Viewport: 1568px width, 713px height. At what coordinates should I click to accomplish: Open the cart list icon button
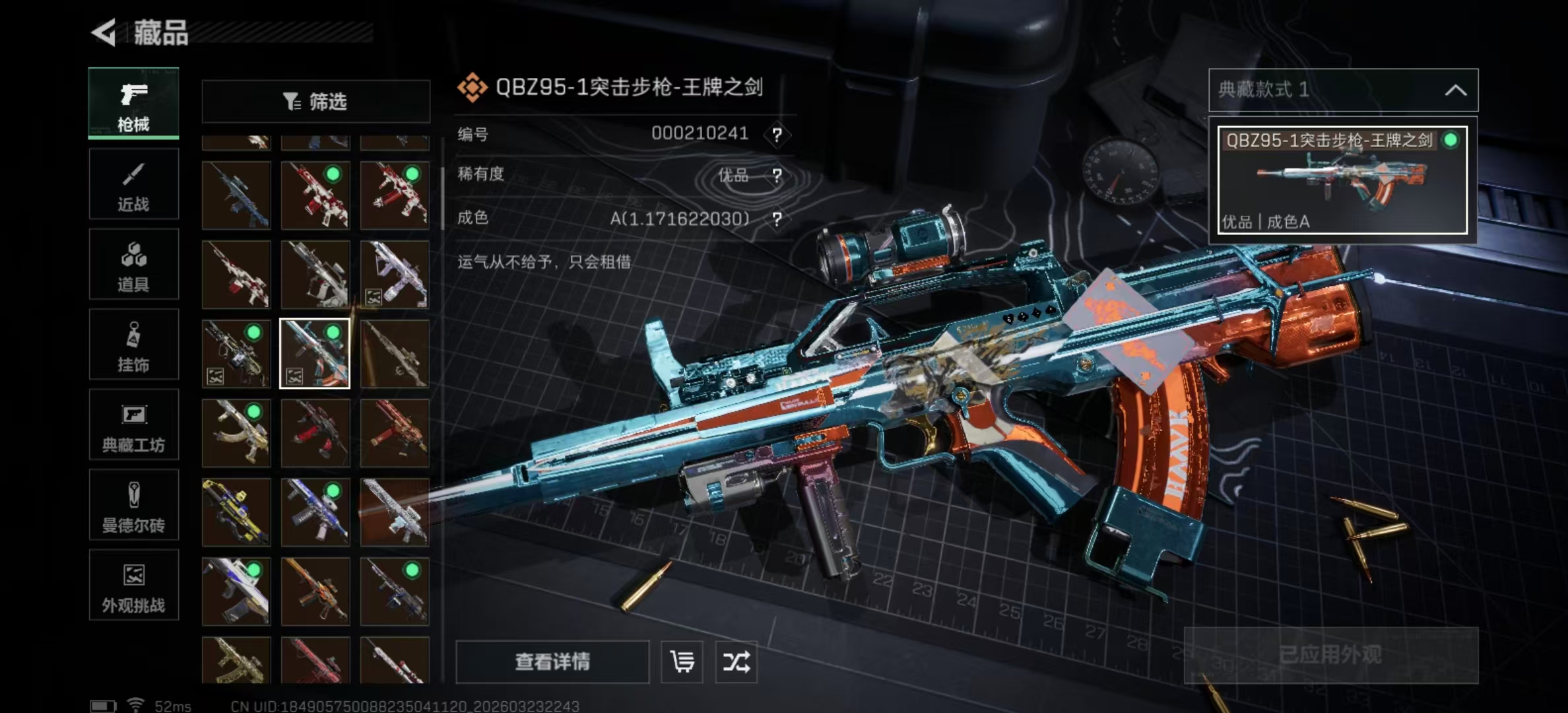[682, 662]
